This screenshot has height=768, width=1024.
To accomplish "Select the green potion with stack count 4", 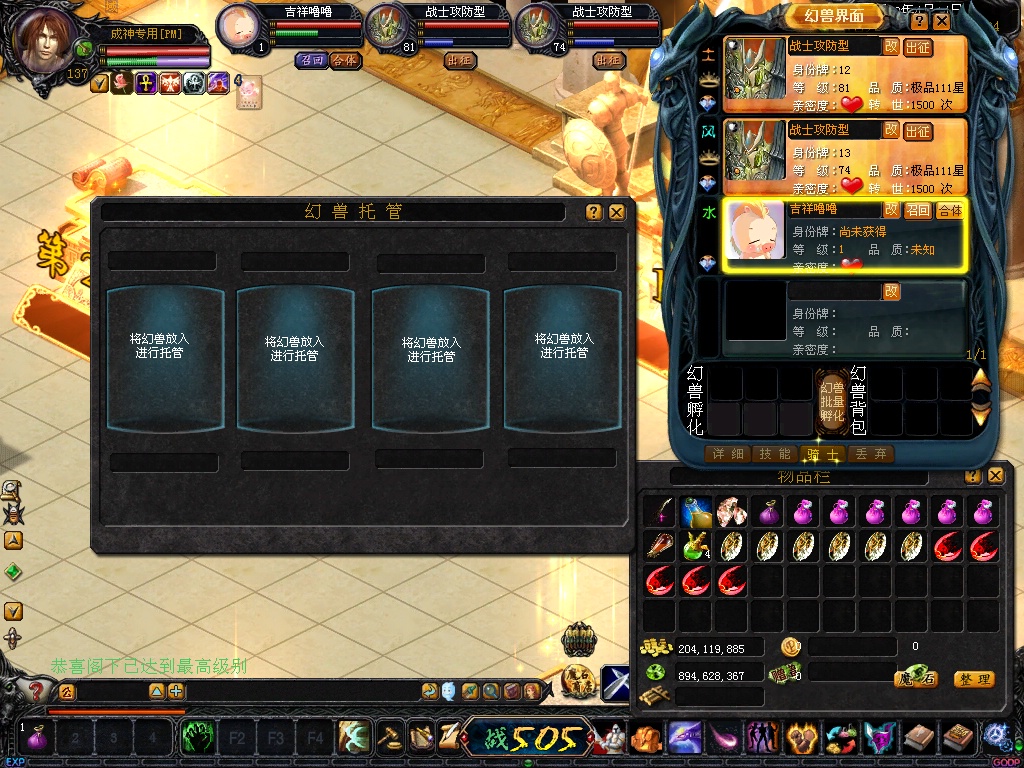I will tap(696, 546).
